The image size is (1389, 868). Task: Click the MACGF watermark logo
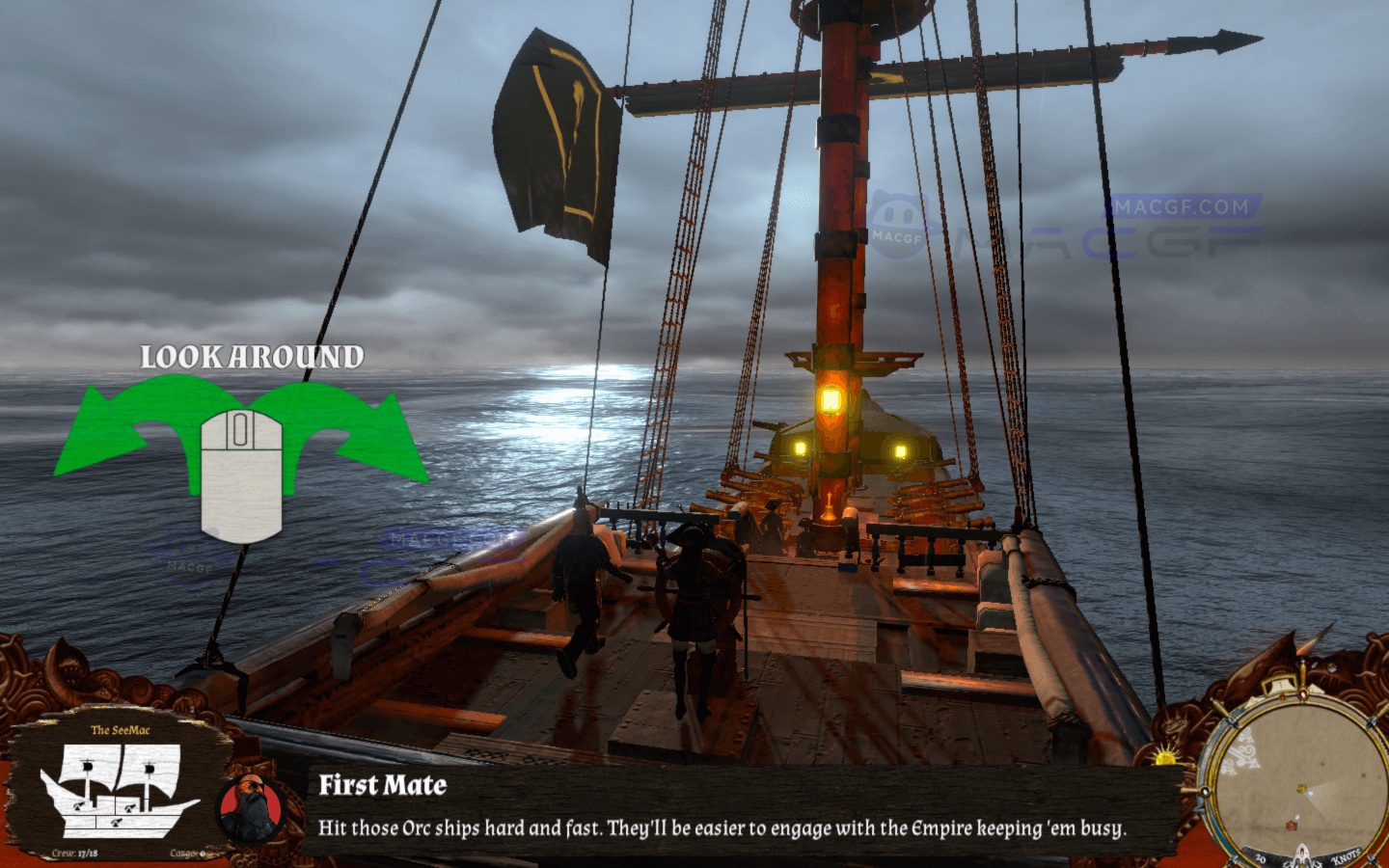pyautogui.click(x=897, y=215)
